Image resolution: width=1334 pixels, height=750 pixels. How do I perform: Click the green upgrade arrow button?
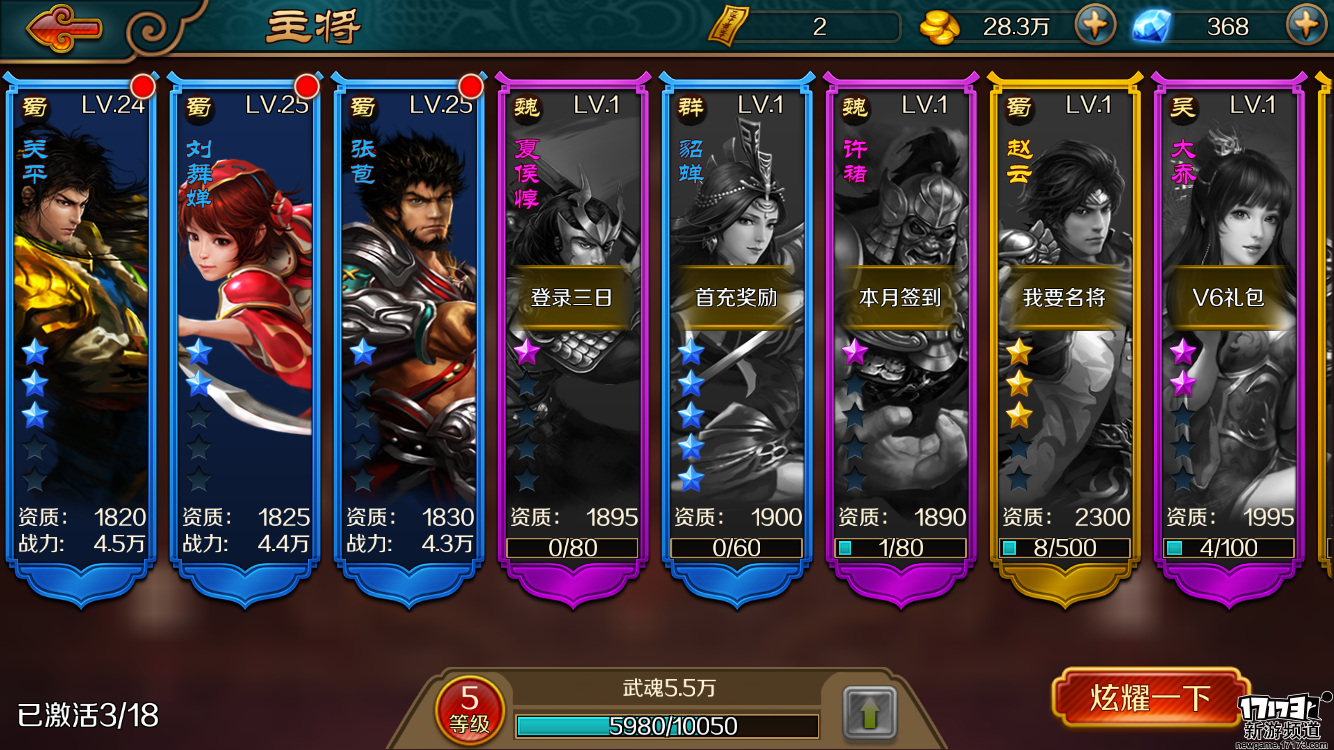coord(869,714)
